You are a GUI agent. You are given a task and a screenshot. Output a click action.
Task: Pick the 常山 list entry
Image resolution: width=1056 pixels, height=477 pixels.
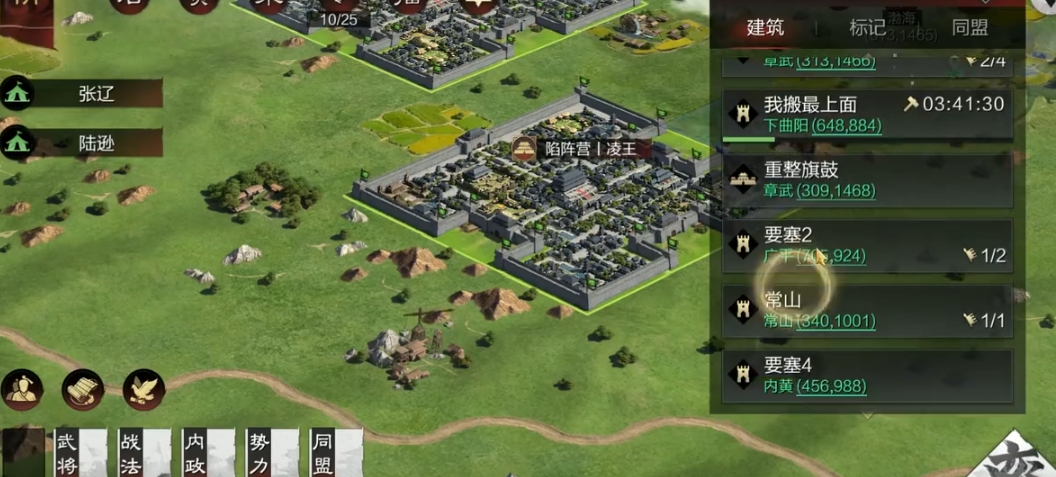pos(867,310)
